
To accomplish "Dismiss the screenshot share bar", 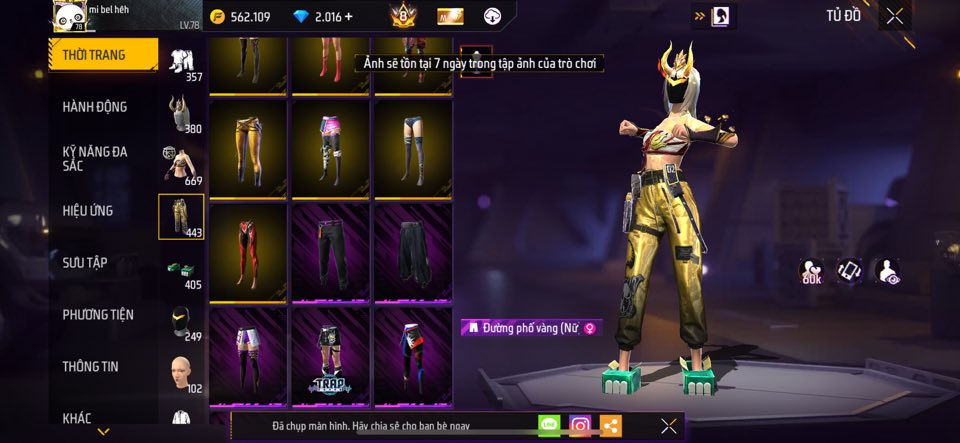I will (669, 426).
